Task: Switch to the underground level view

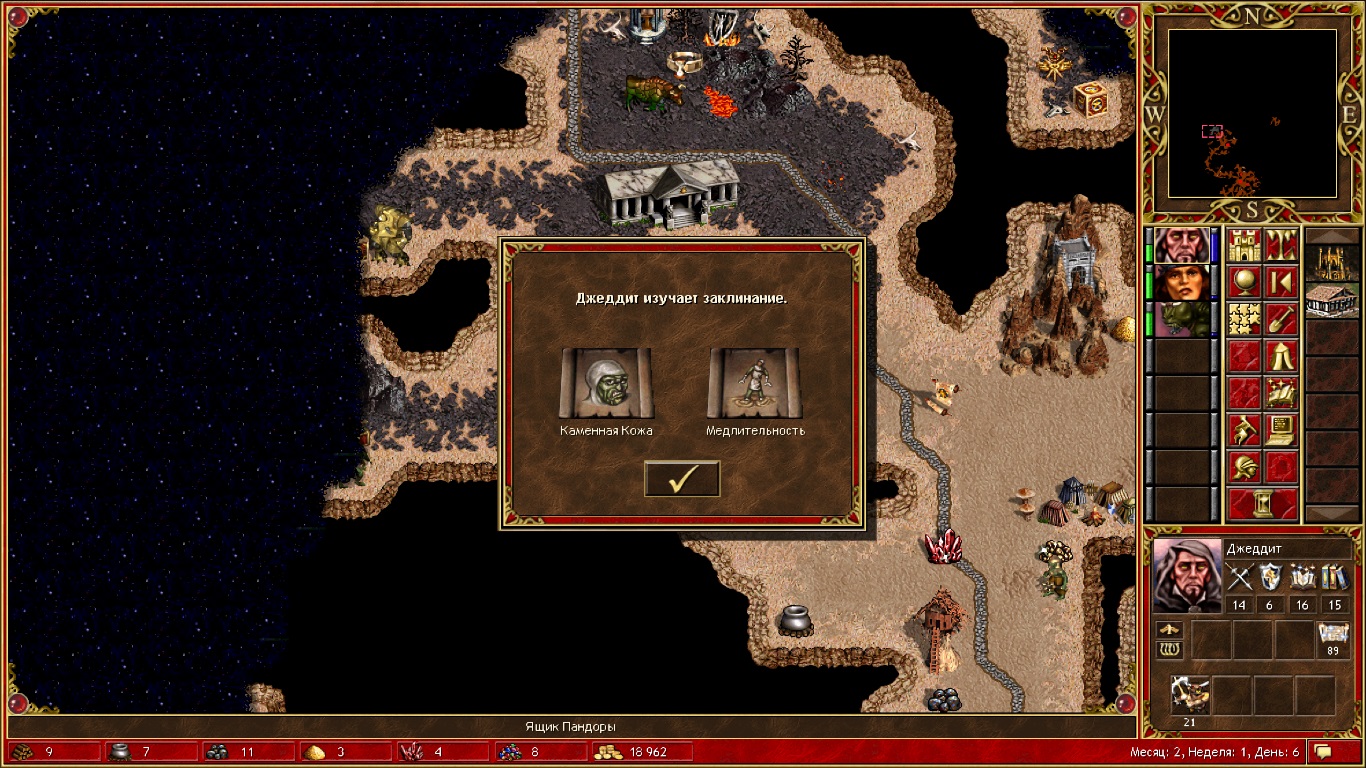Action: point(1281,246)
